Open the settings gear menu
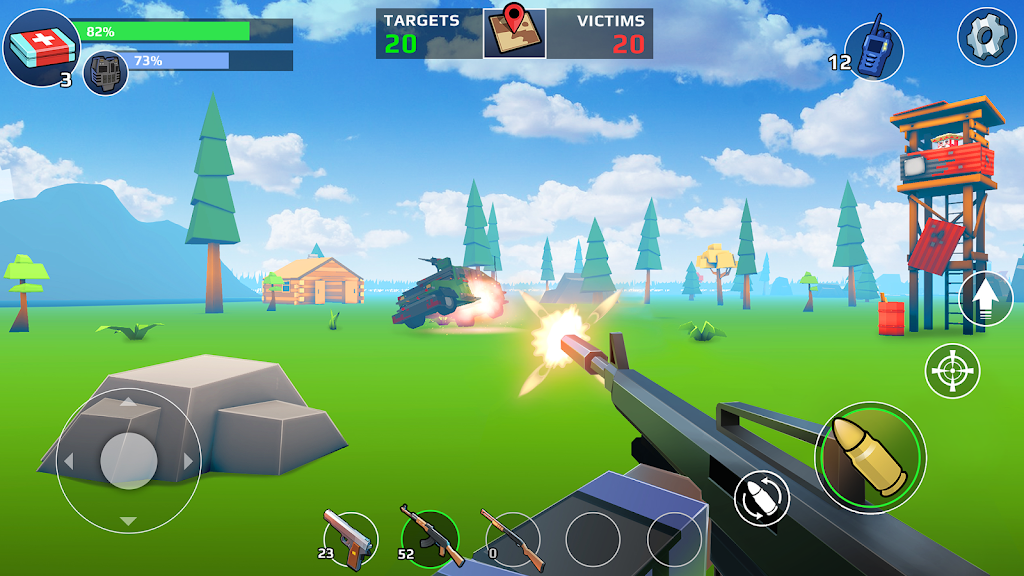The width and height of the screenshot is (1024, 576). (986, 37)
